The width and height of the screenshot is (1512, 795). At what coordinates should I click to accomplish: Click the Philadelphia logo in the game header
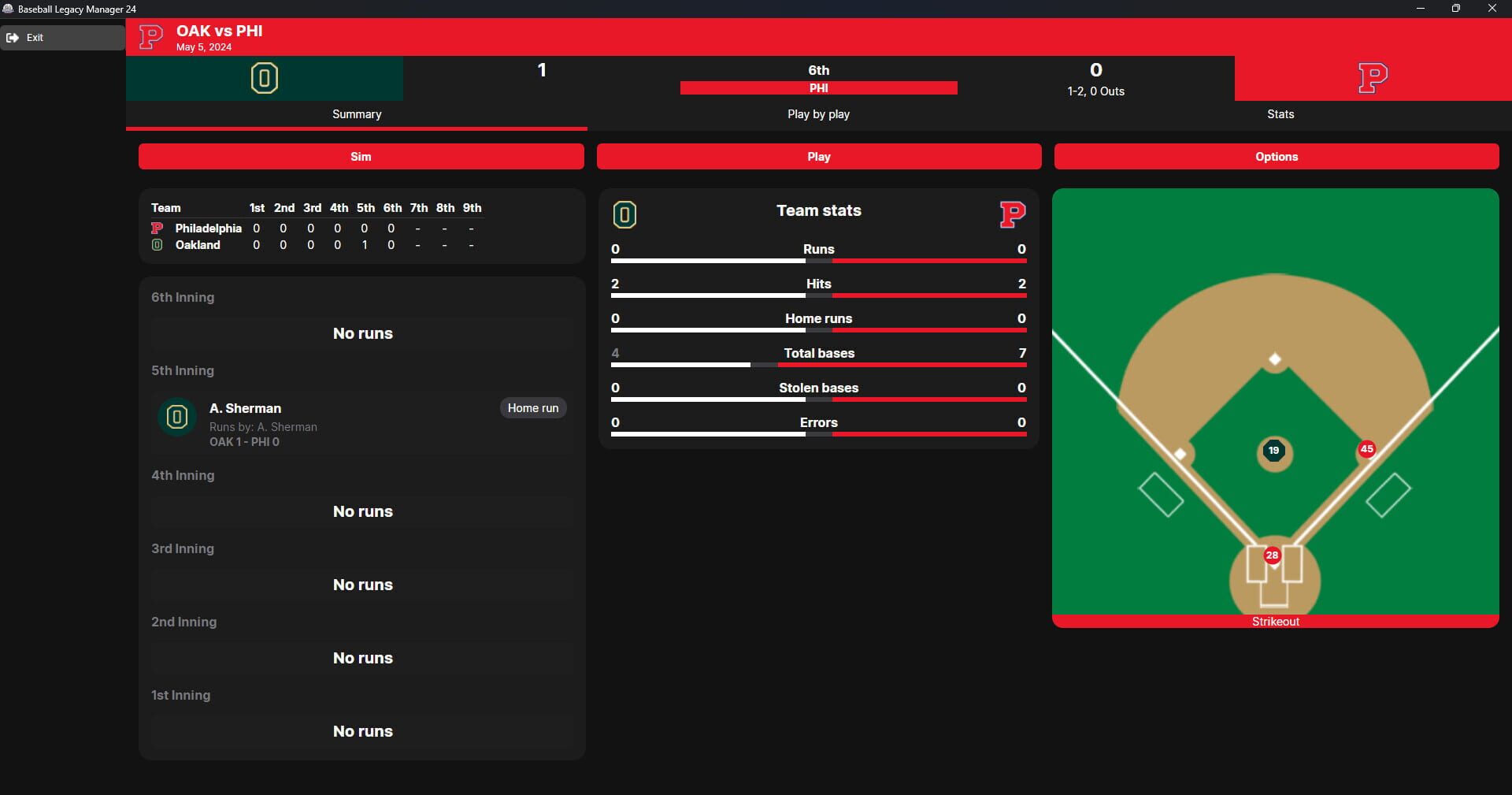point(150,36)
